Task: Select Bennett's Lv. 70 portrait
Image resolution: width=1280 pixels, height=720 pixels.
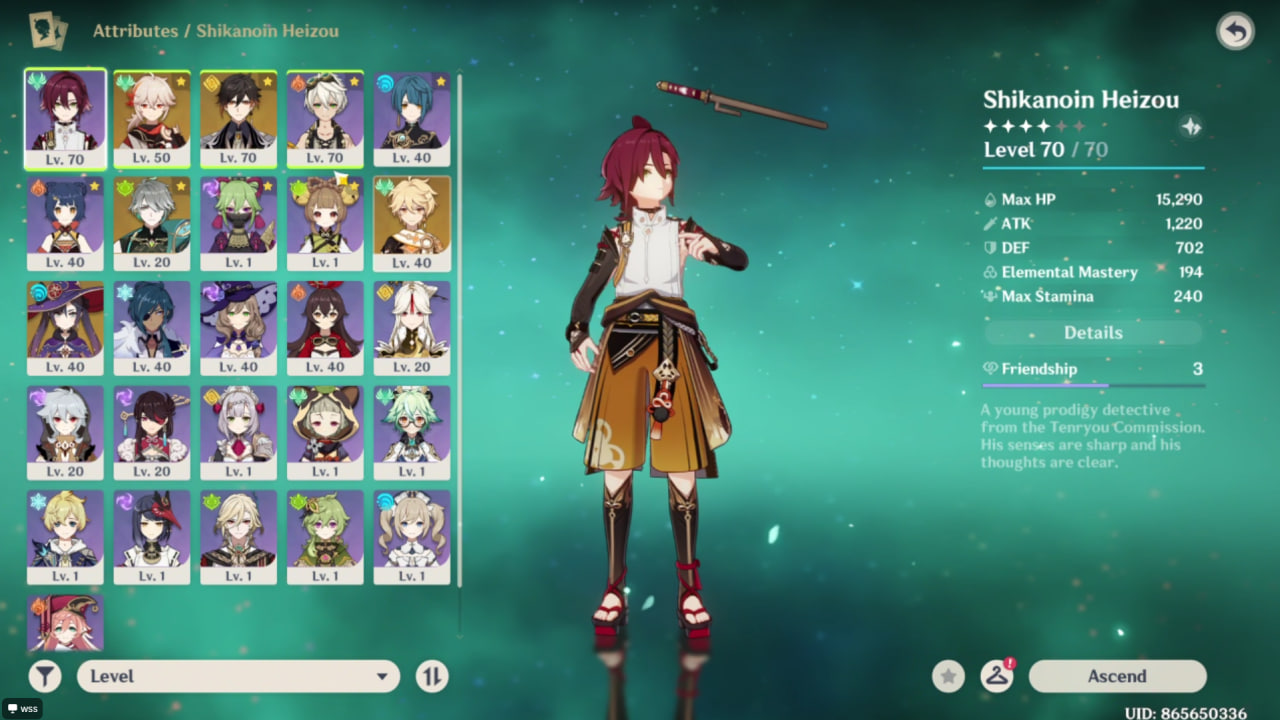Action: pos(325,118)
